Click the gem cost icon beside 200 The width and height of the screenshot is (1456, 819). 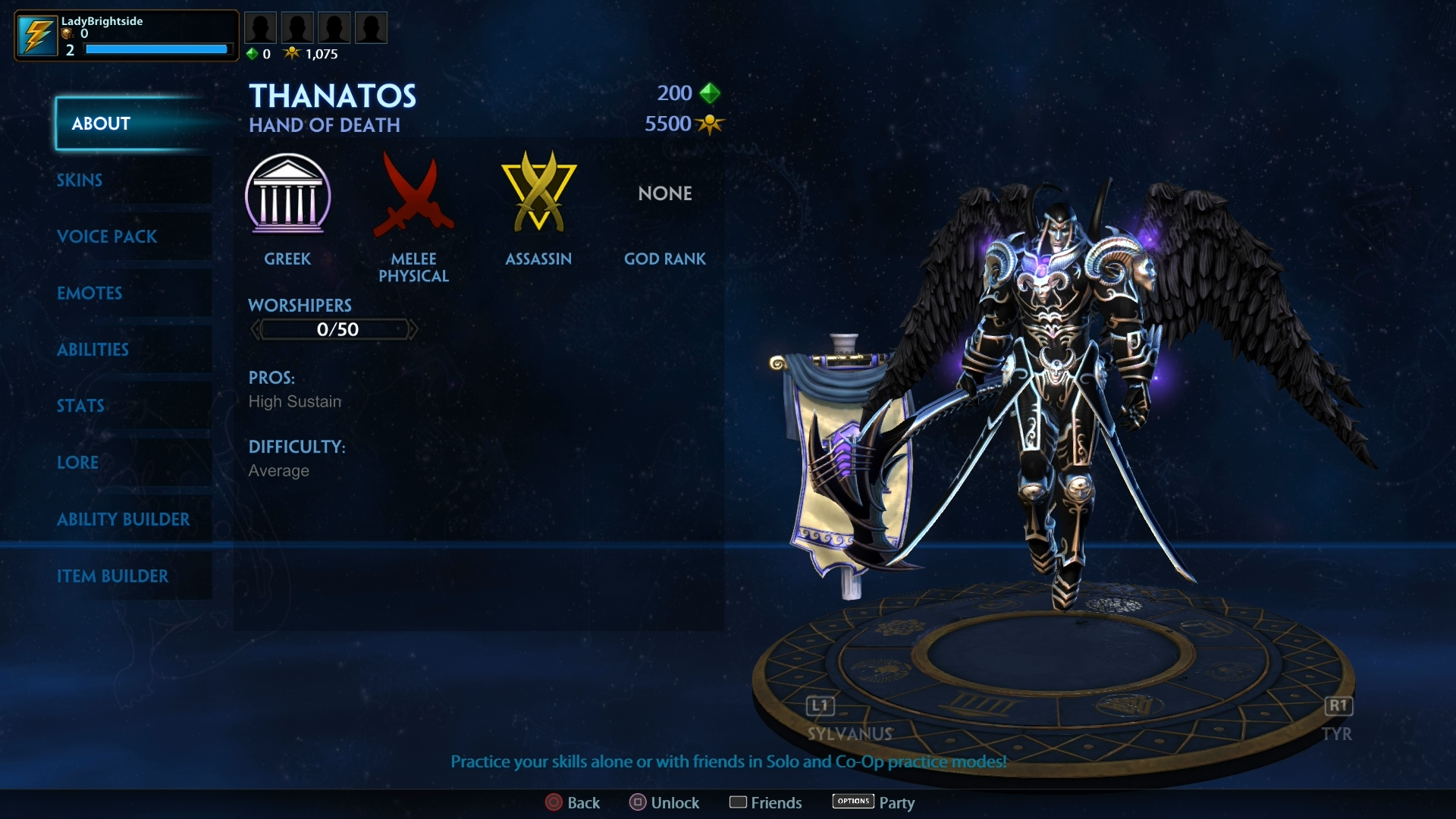710,93
